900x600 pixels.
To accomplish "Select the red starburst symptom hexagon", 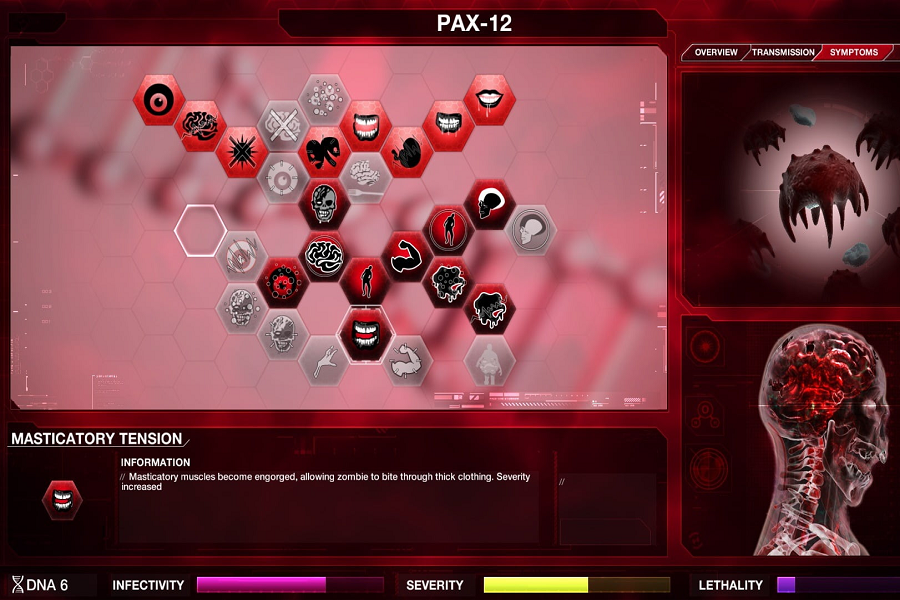I will tap(242, 152).
